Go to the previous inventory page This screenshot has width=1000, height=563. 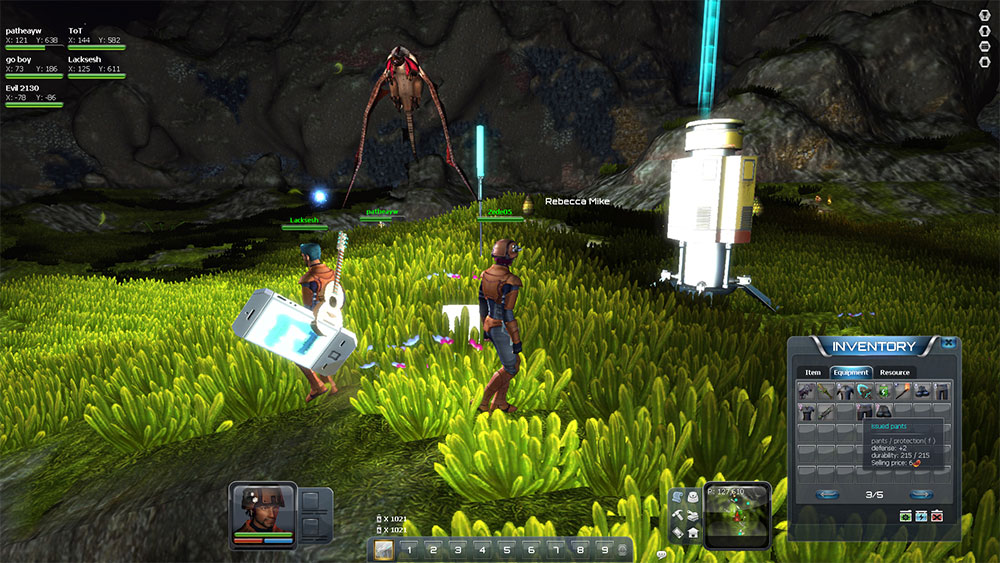(x=827, y=494)
